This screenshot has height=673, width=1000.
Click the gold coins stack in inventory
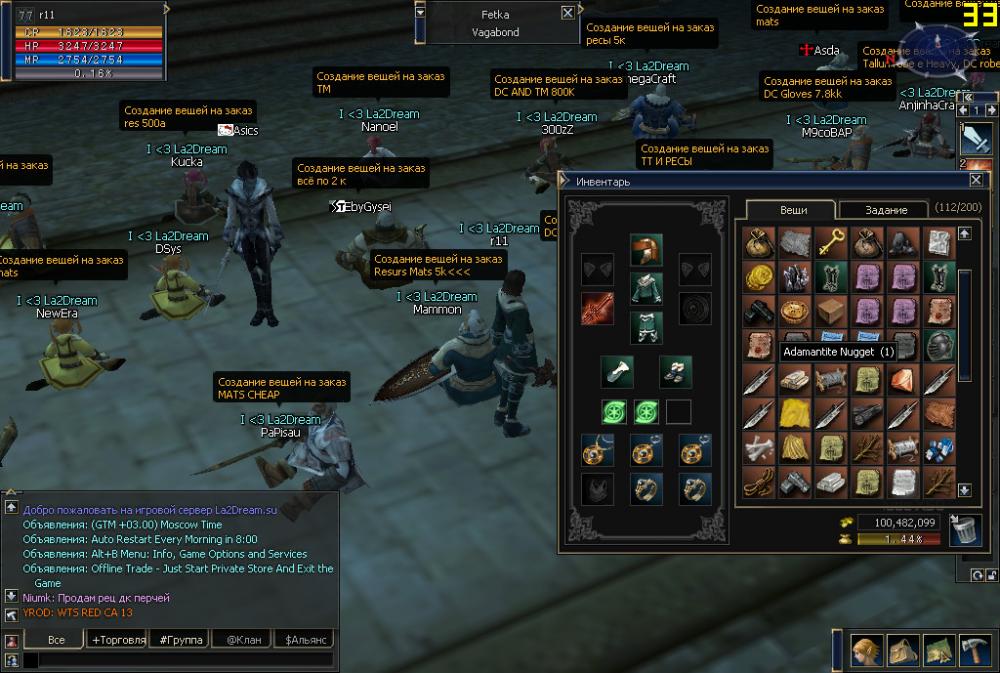(x=759, y=276)
